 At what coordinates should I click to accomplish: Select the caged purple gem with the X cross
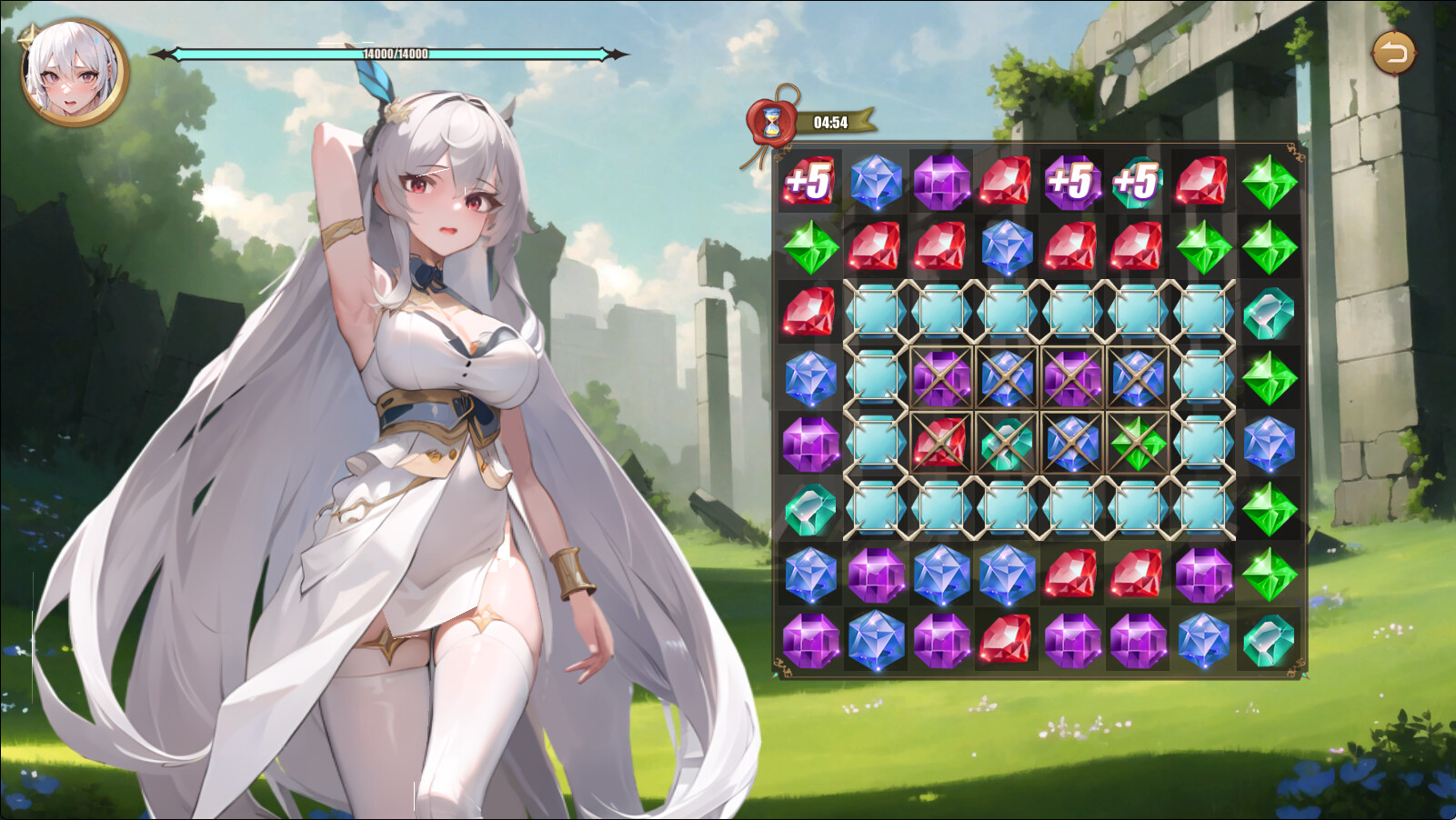click(941, 380)
